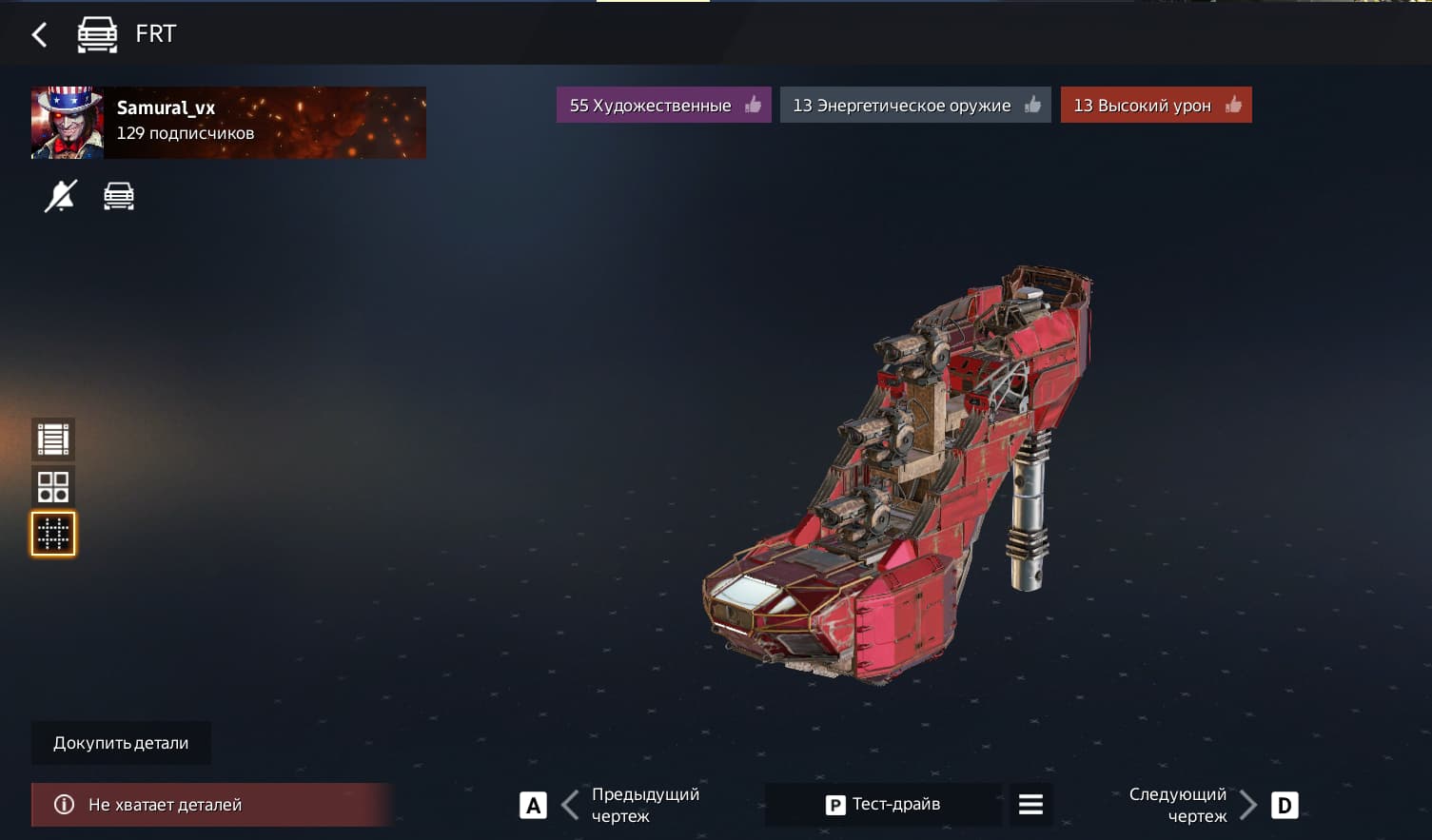Like the 55 Художественные category

coord(663,106)
